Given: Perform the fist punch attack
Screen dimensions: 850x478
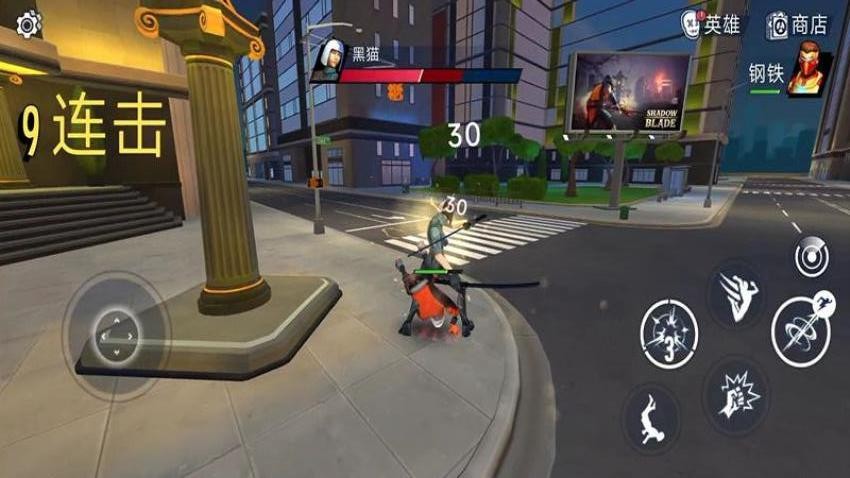Looking at the screenshot, I should click(x=737, y=393).
